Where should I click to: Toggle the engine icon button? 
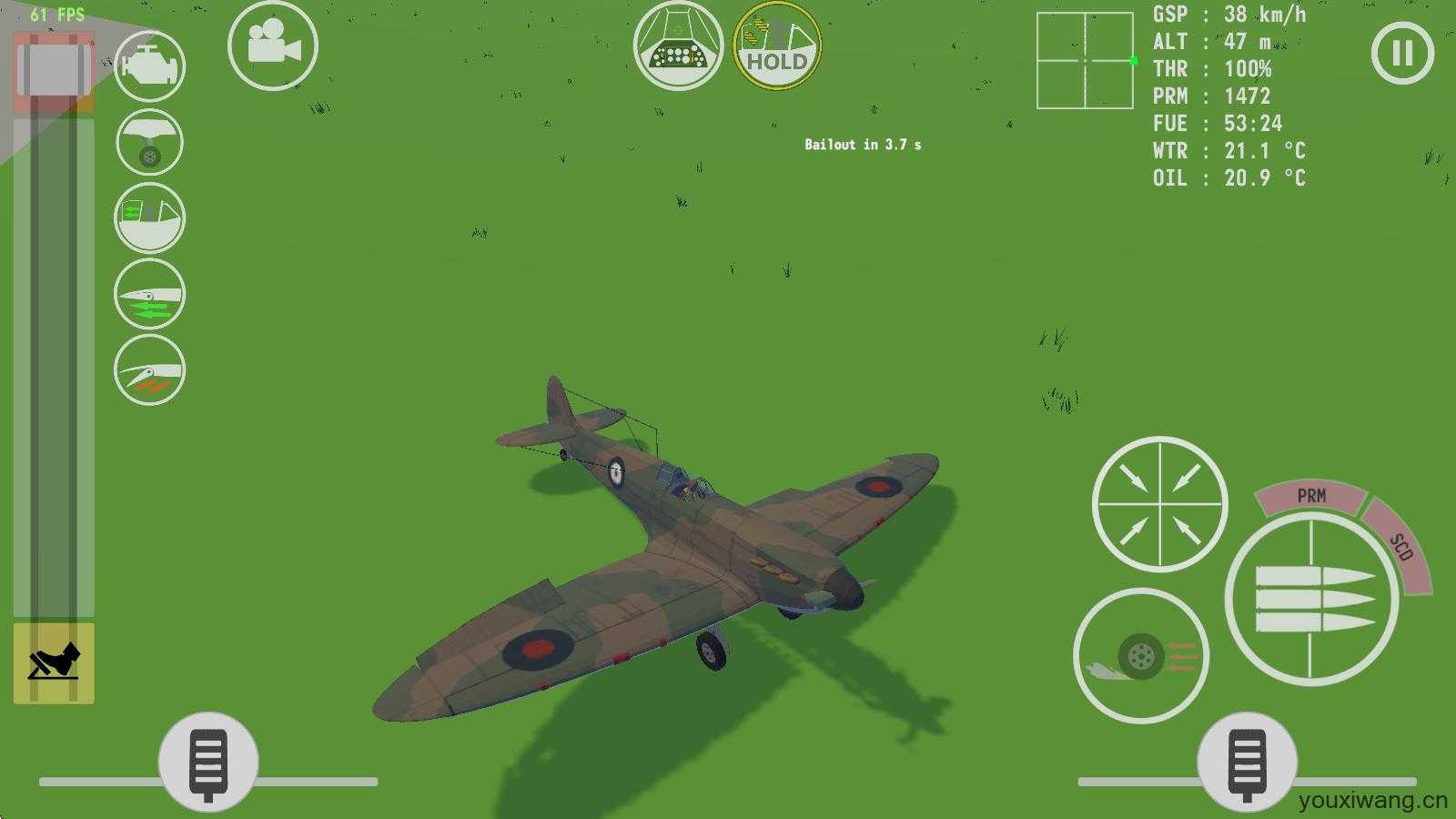[150, 66]
